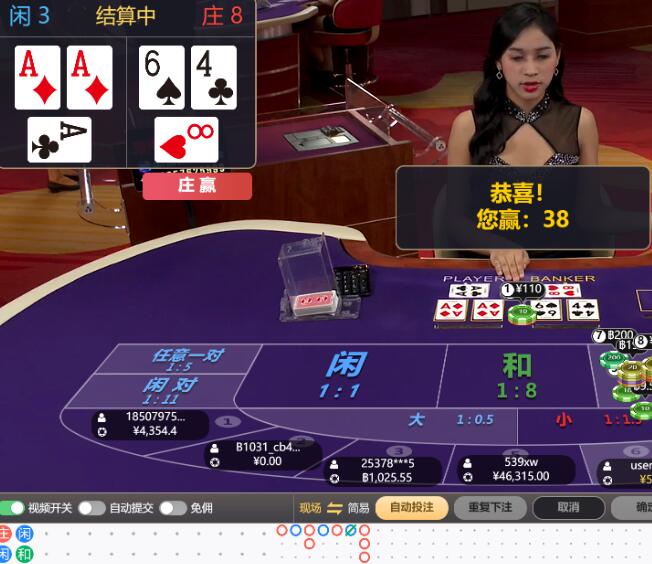The image size is (652, 564).
Task: Turn on the 免佣 no-commission toggle
Action: (x=172, y=508)
